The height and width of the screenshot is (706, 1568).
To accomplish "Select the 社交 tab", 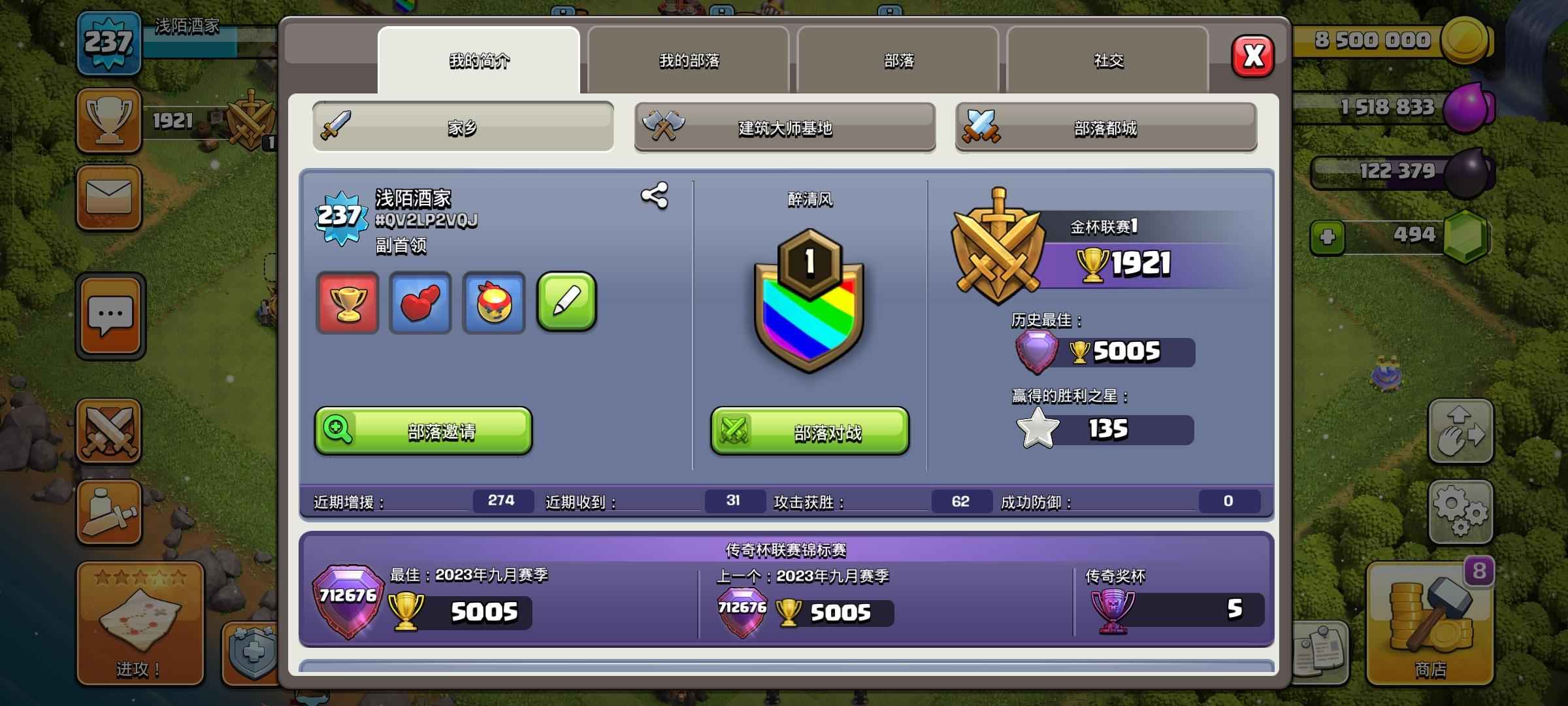I will pyautogui.click(x=1108, y=61).
